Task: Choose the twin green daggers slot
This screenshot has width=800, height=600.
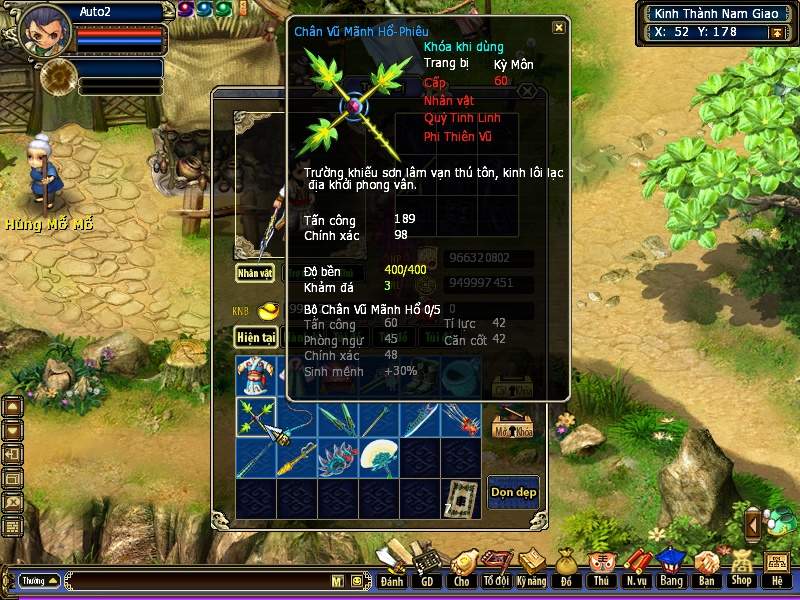Action: tap(337, 418)
